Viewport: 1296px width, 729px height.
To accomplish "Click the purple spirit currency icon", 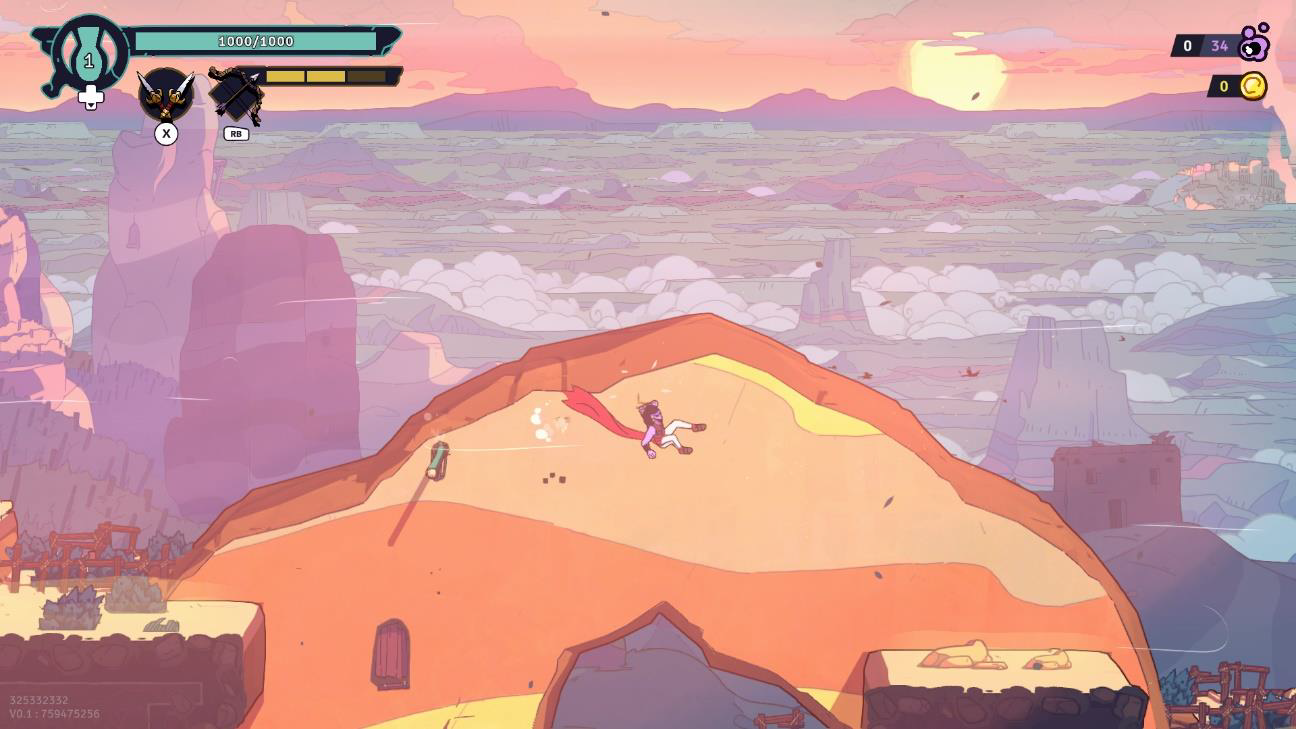I will (1254, 43).
